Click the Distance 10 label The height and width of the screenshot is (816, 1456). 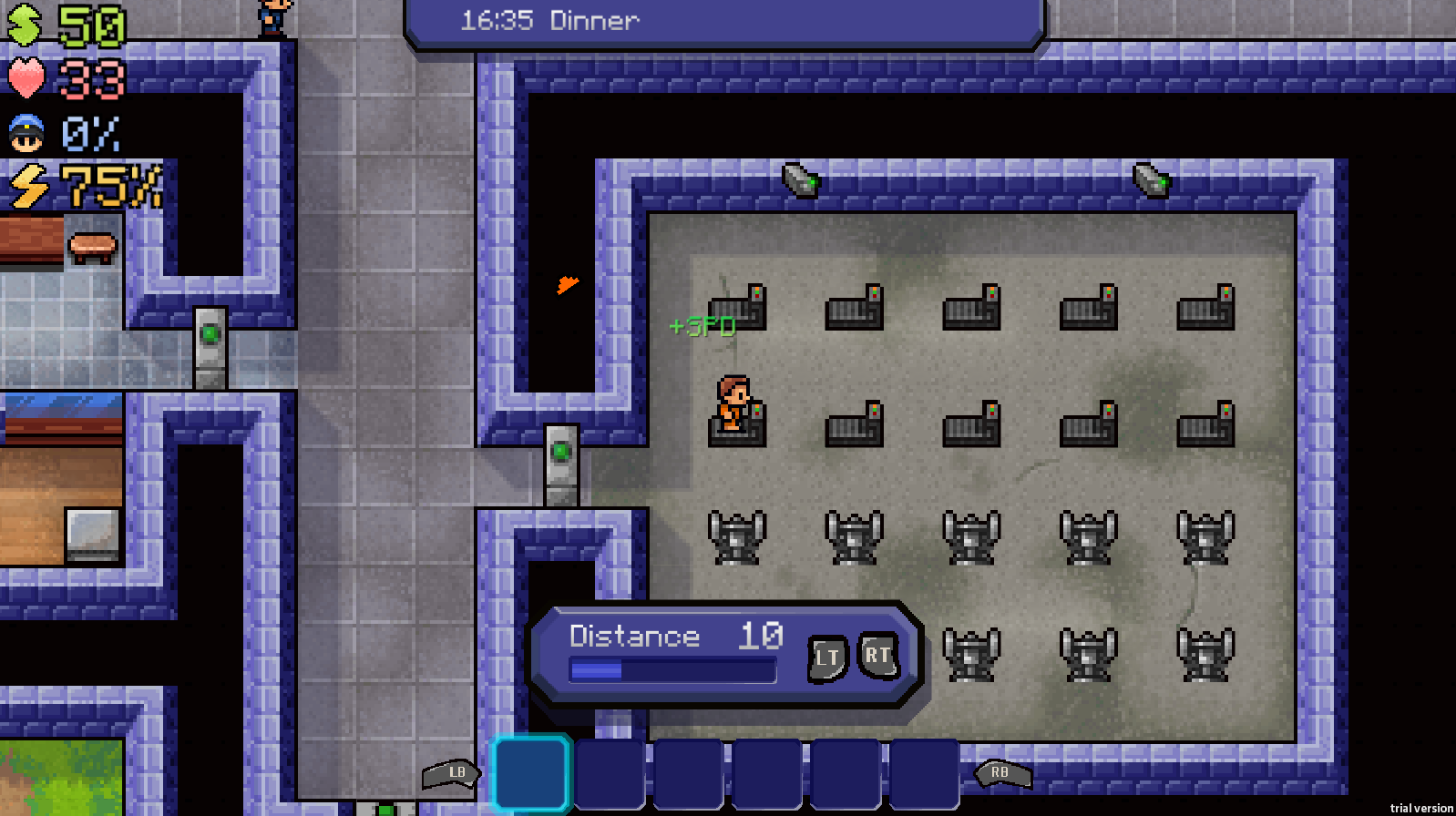click(674, 636)
